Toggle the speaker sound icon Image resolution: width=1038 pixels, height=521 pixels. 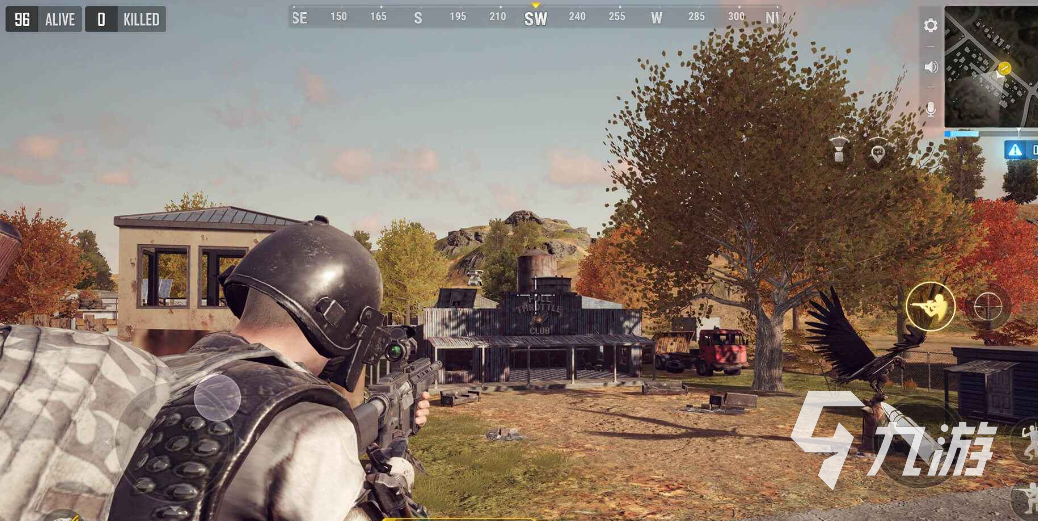coord(931,67)
